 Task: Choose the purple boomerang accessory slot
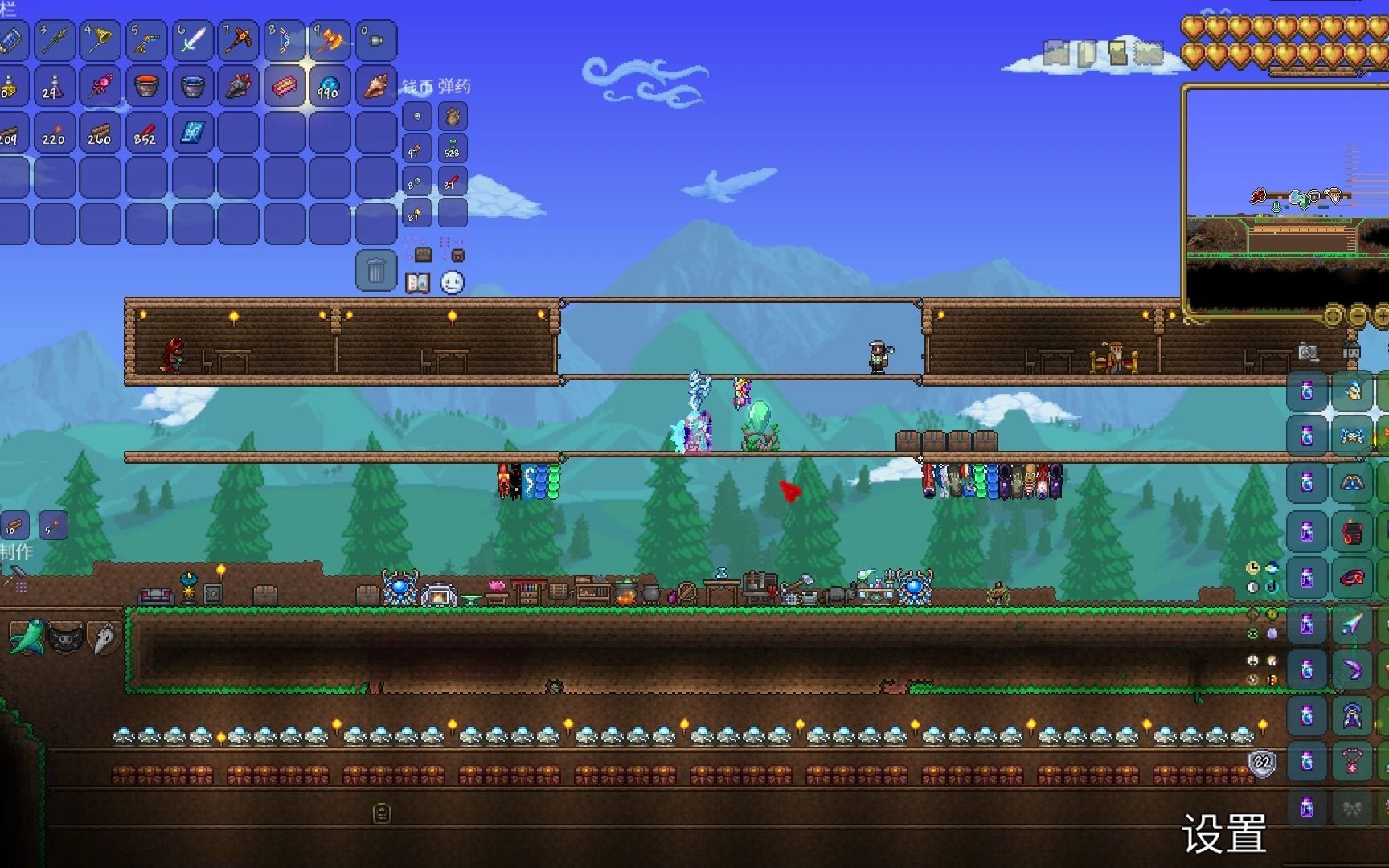coord(1353,669)
